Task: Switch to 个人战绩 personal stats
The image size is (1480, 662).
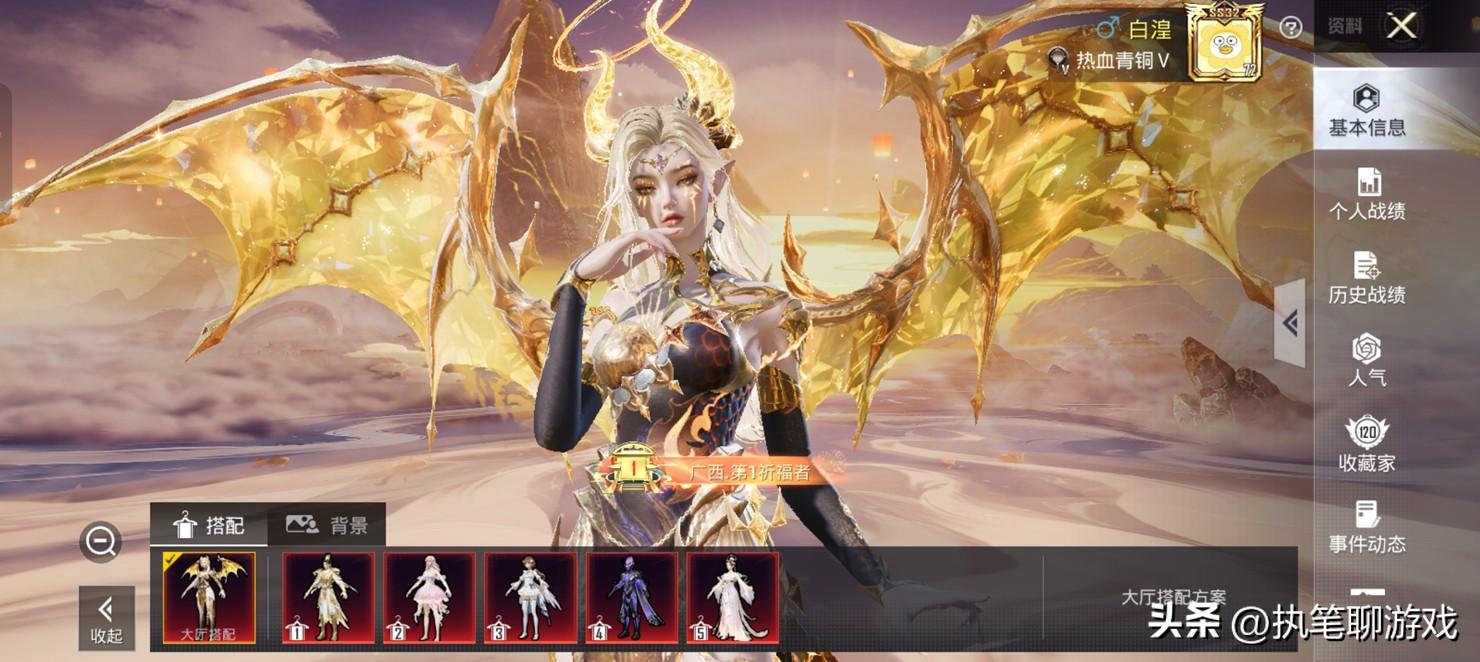Action: point(1366,194)
